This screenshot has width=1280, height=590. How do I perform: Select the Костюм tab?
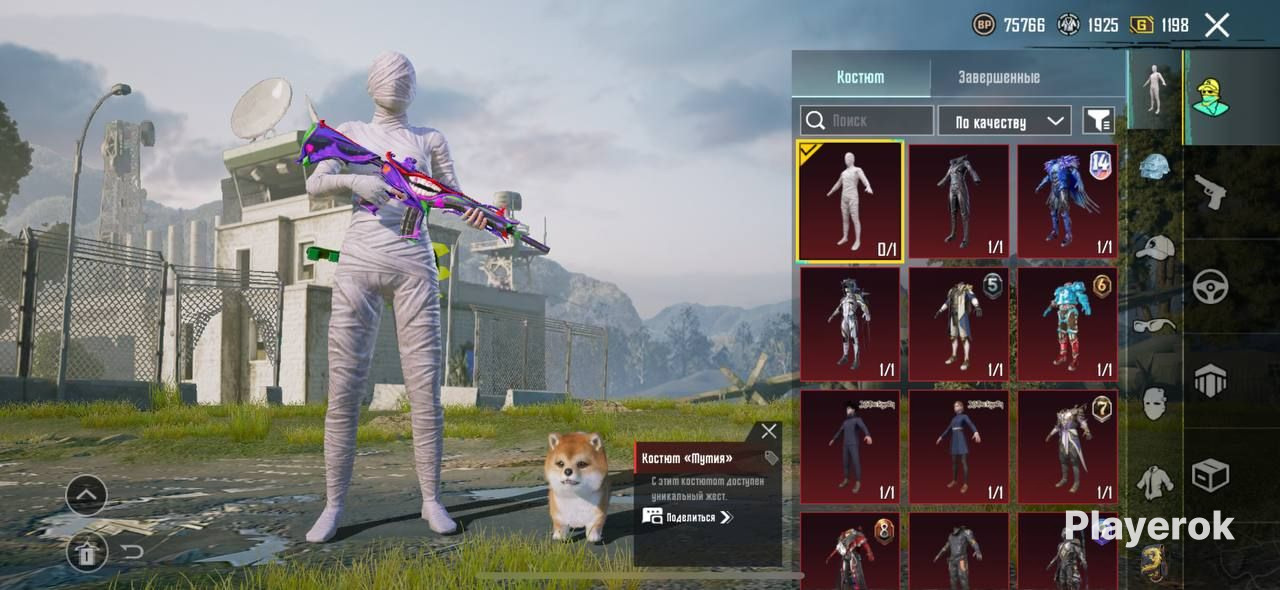click(x=860, y=77)
